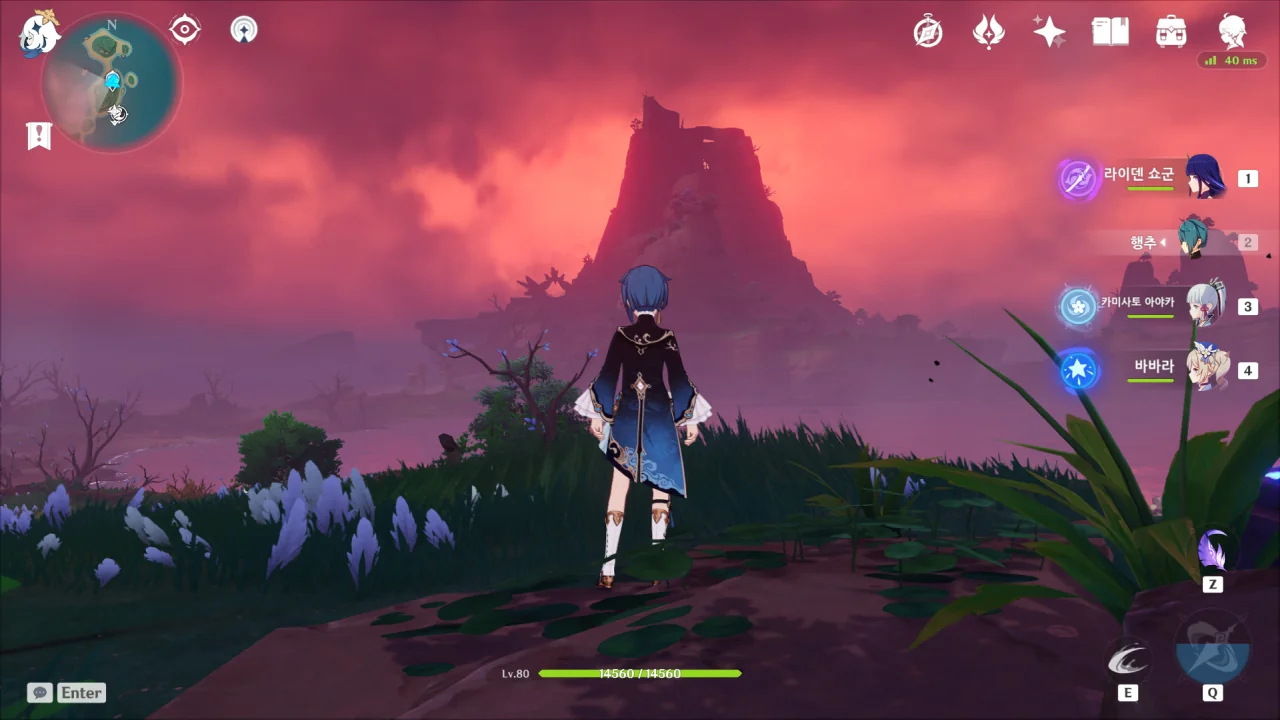Click the eye-shaped icon beside the minimap
Screen dimensions: 1280x720
point(185,30)
